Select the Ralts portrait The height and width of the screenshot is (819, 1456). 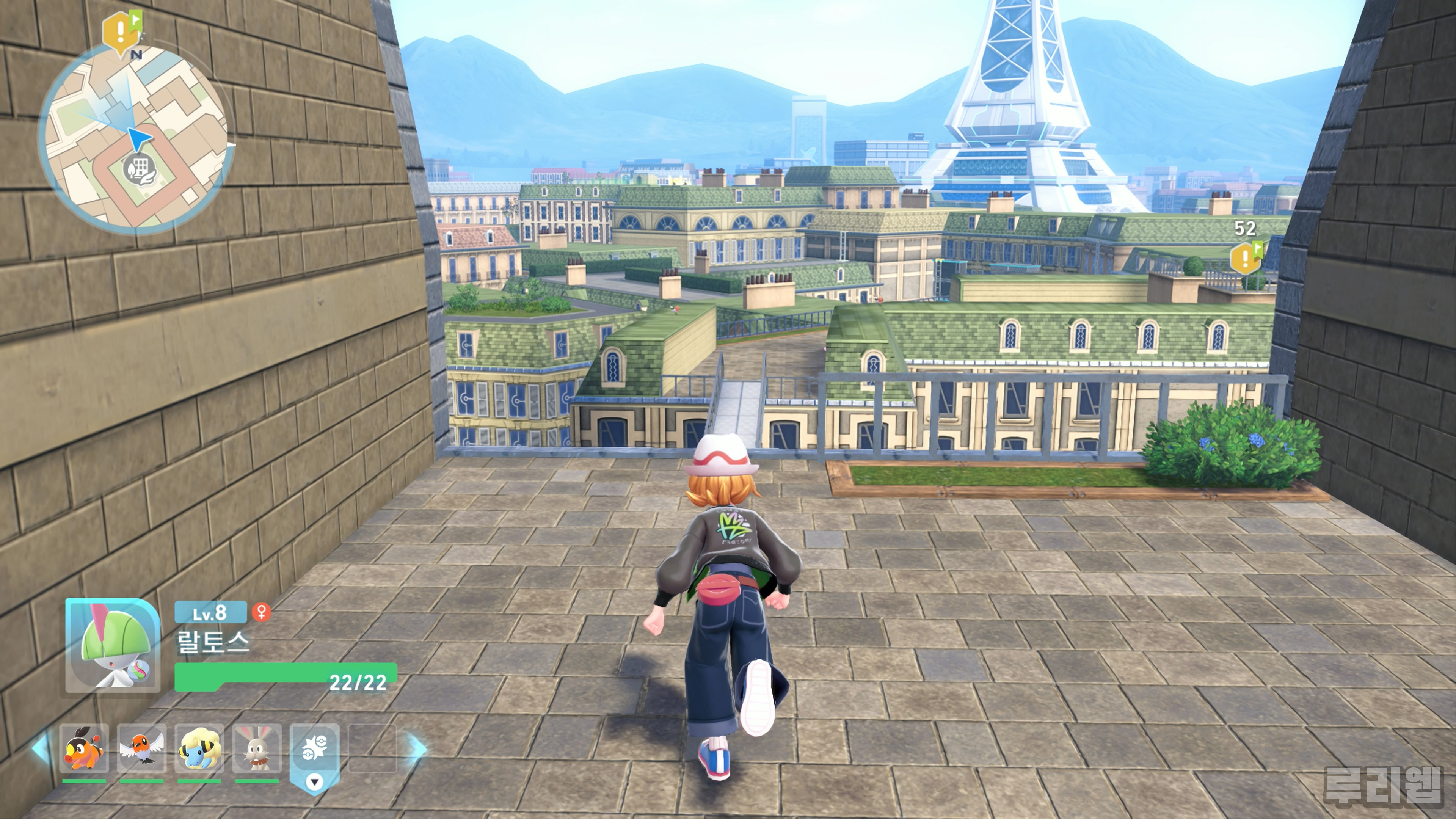tap(113, 645)
